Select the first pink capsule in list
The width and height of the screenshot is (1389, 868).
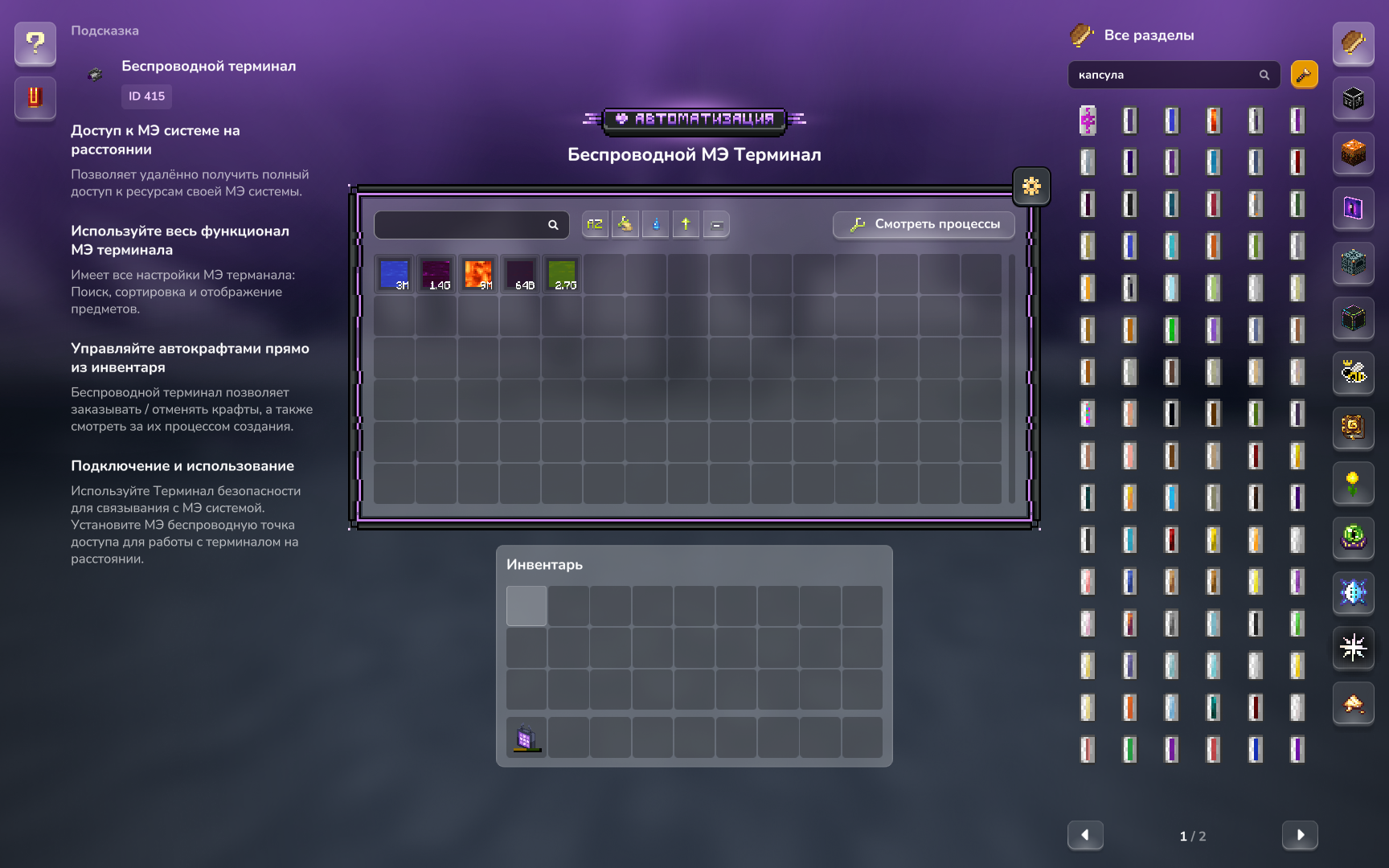click(x=1088, y=121)
